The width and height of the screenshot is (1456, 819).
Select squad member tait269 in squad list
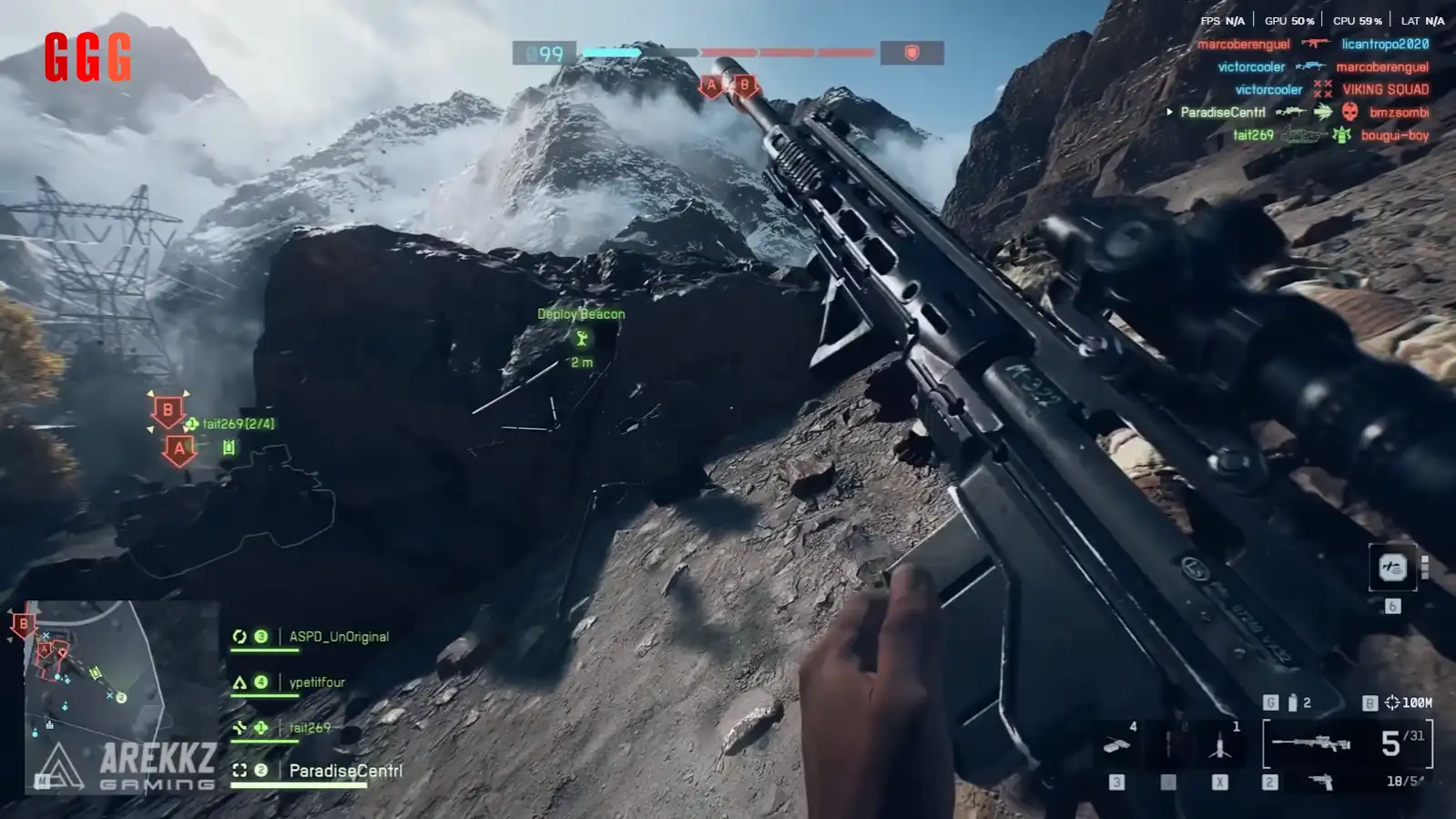(310, 728)
